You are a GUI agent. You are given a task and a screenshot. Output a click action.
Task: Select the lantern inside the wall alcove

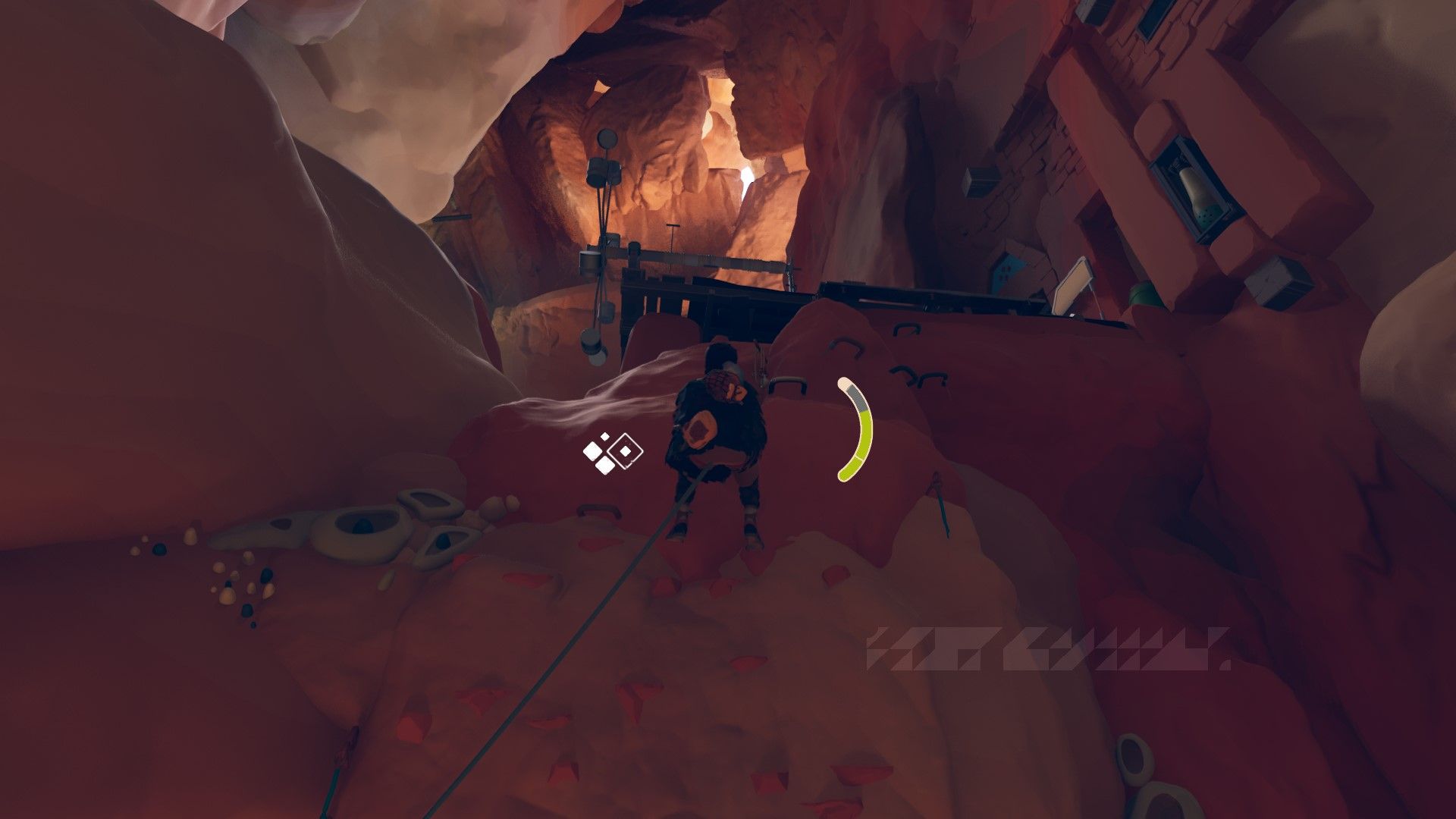pyautogui.click(x=1200, y=193)
